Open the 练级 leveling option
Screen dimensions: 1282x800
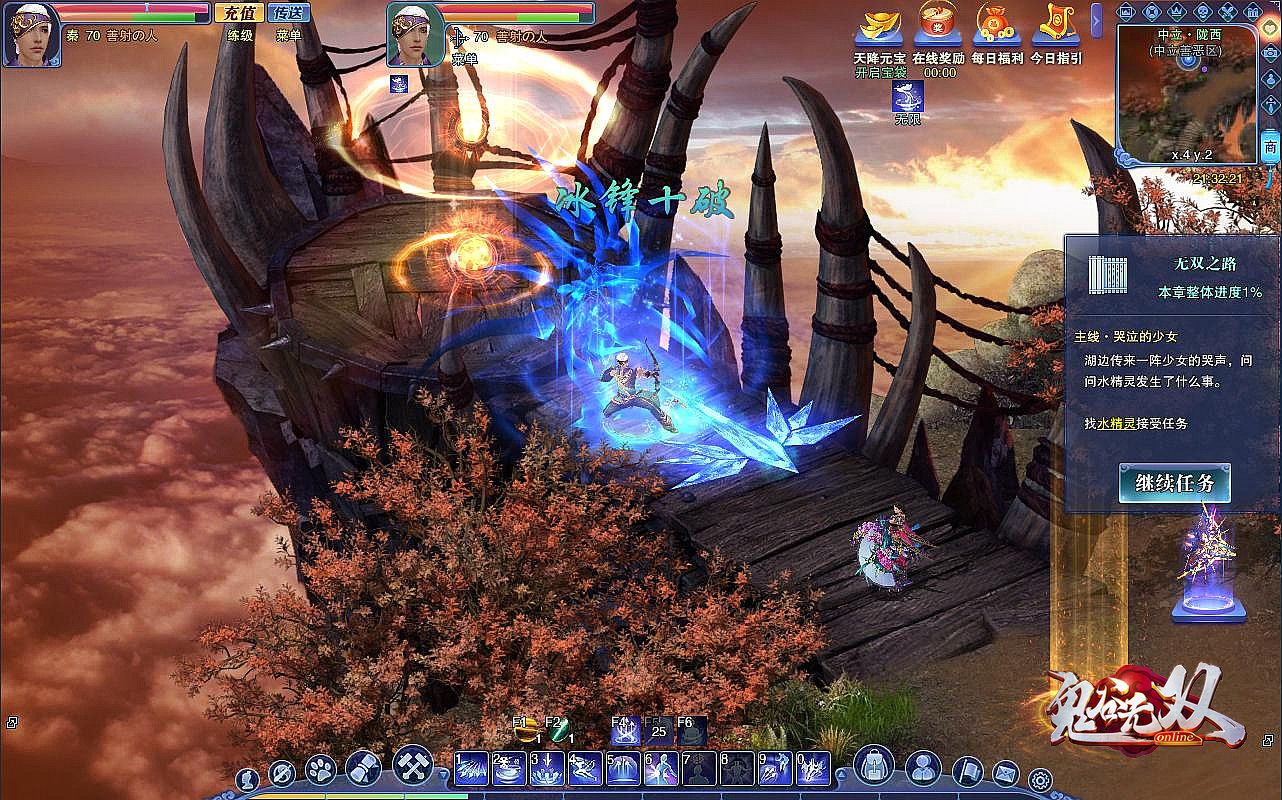pyautogui.click(x=240, y=35)
